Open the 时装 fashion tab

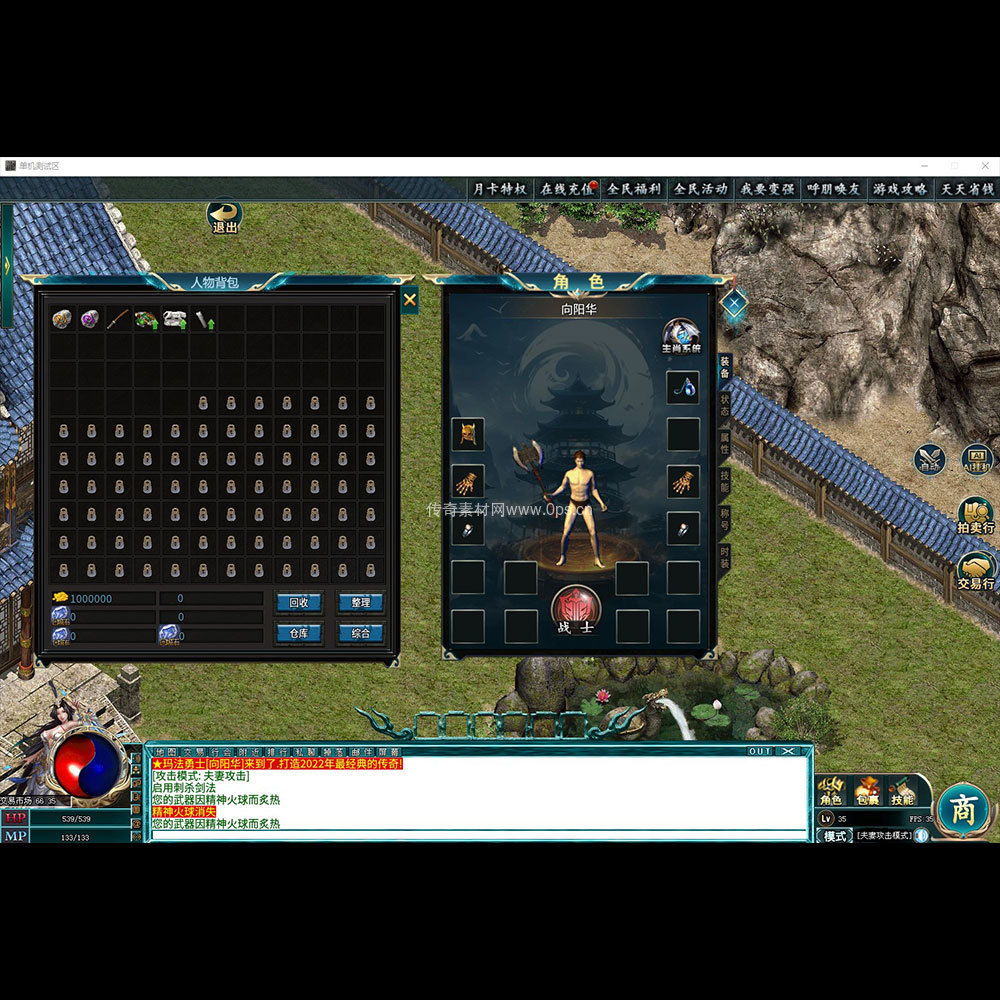(725, 557)
